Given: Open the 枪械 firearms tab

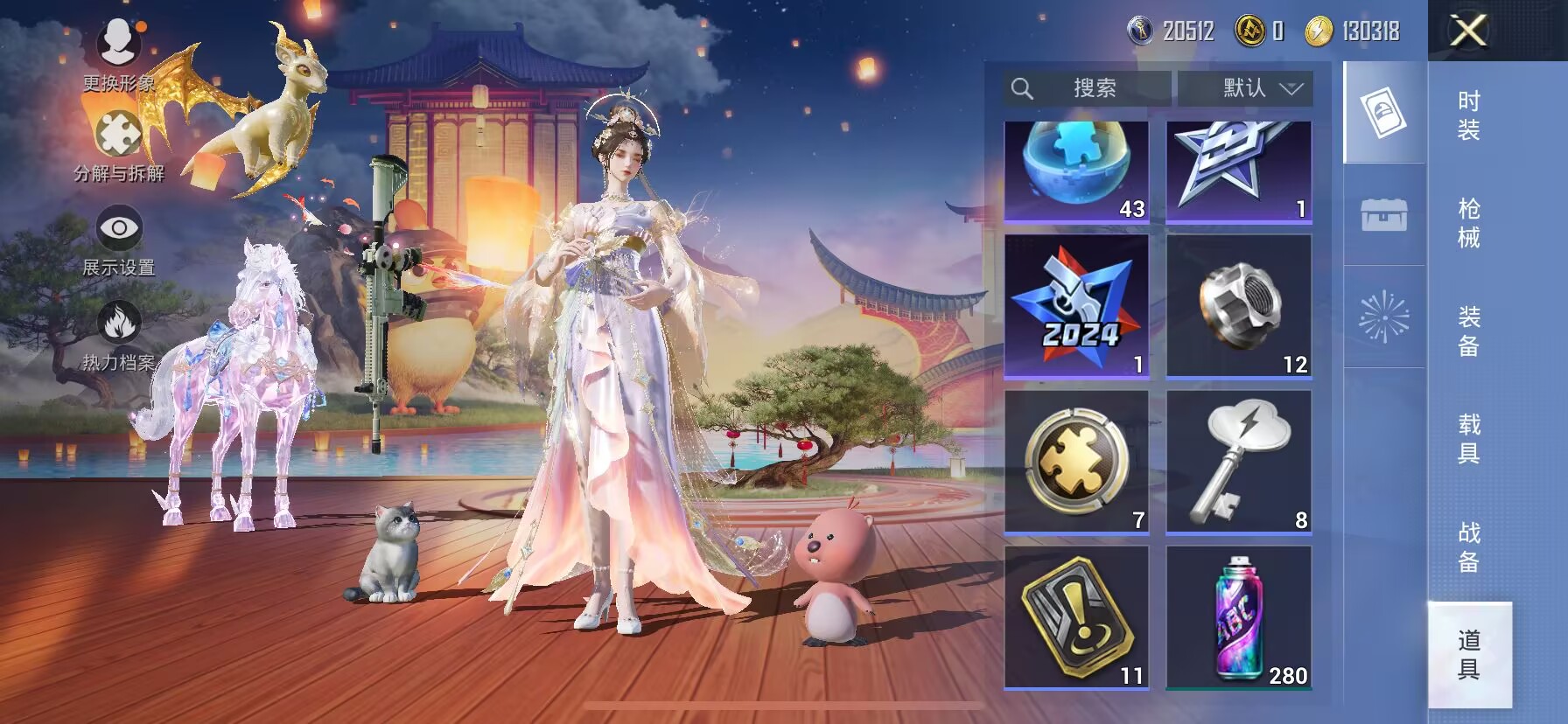Looking at the screenshot, I should pyautogui.click(x=1468, y=223).
